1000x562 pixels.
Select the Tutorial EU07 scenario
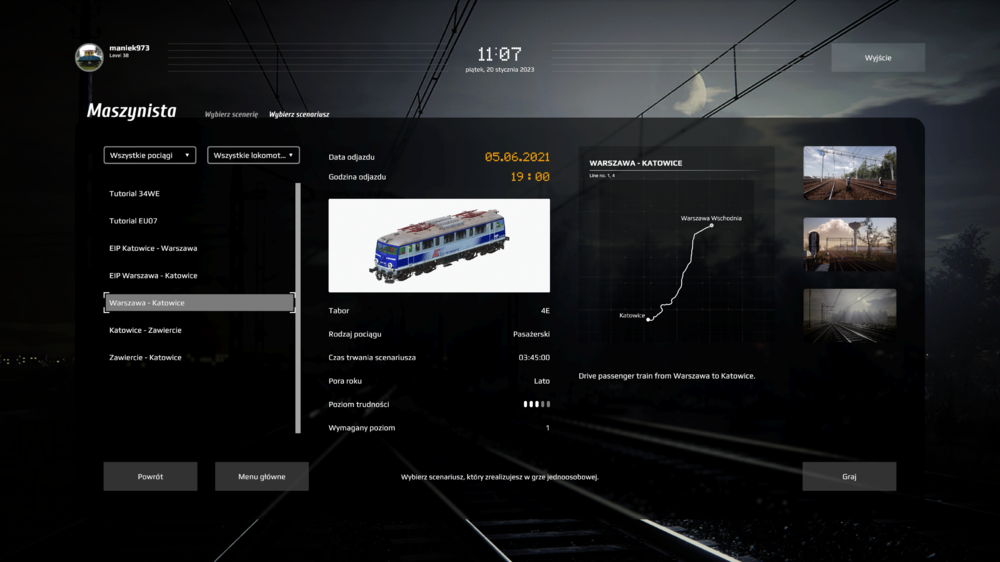(134, 221)
